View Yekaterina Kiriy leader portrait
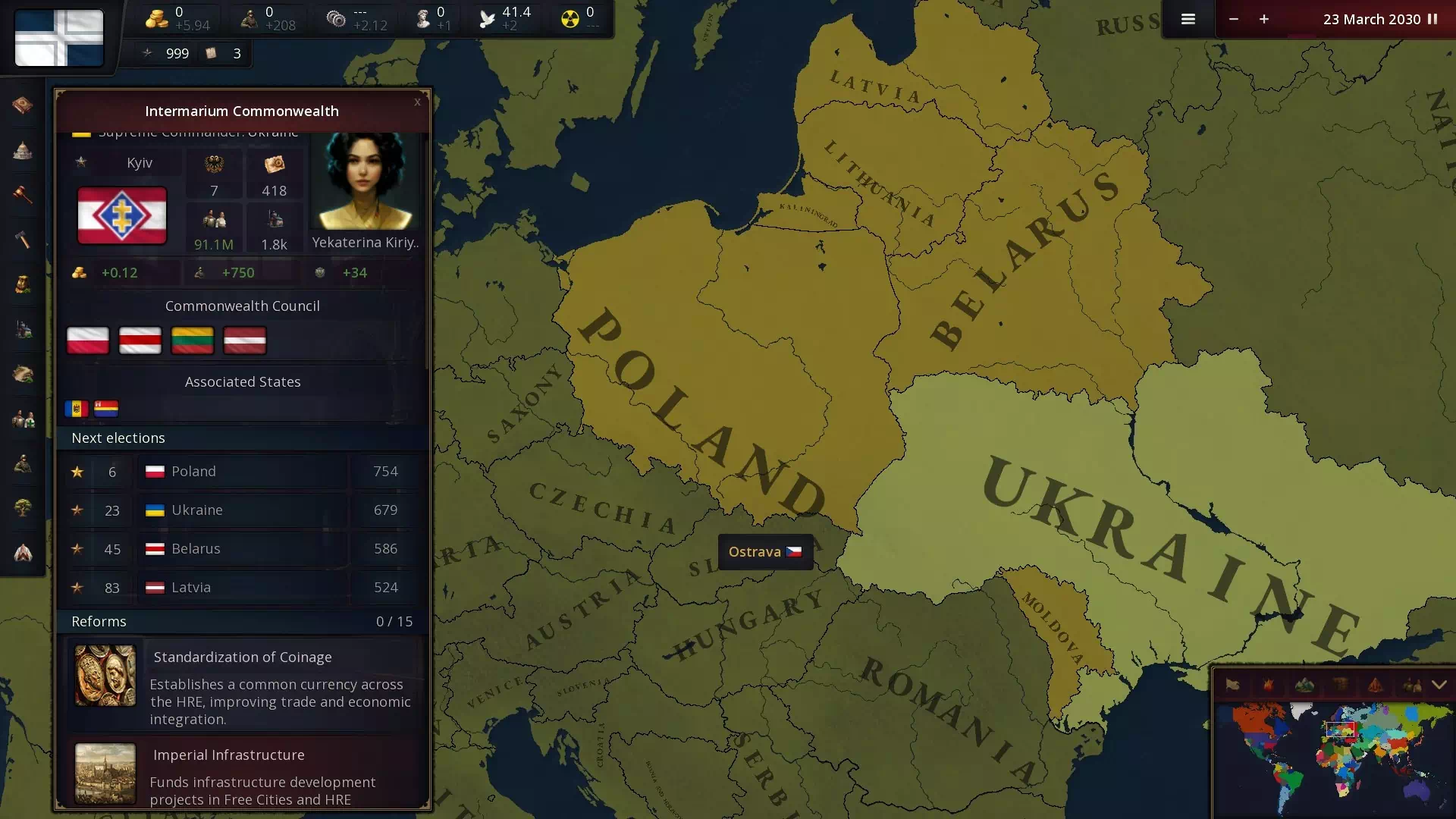This screenshot has height=819, width=1456. pos(365,182)
